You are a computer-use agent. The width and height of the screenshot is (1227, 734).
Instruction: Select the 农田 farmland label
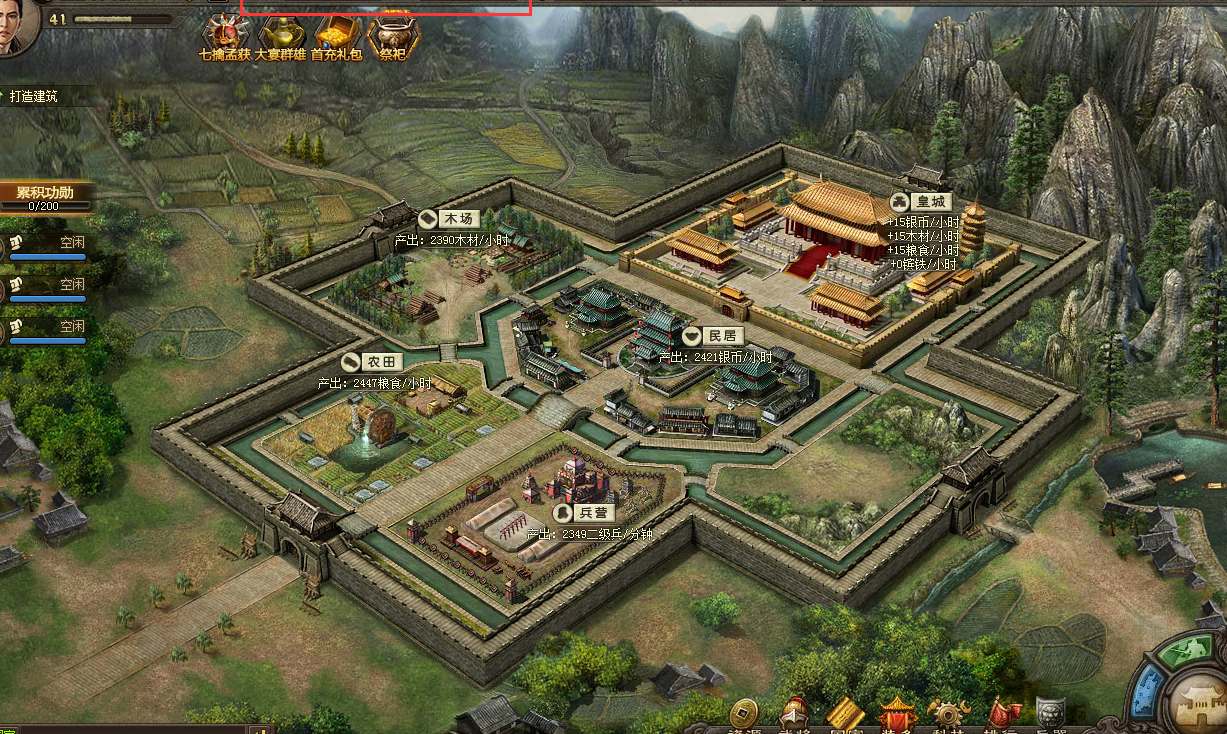click(373, 362)
